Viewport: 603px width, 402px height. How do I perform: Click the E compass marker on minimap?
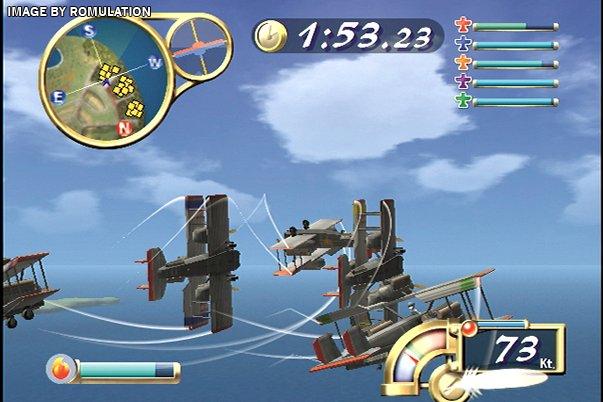tap(57, 96)
